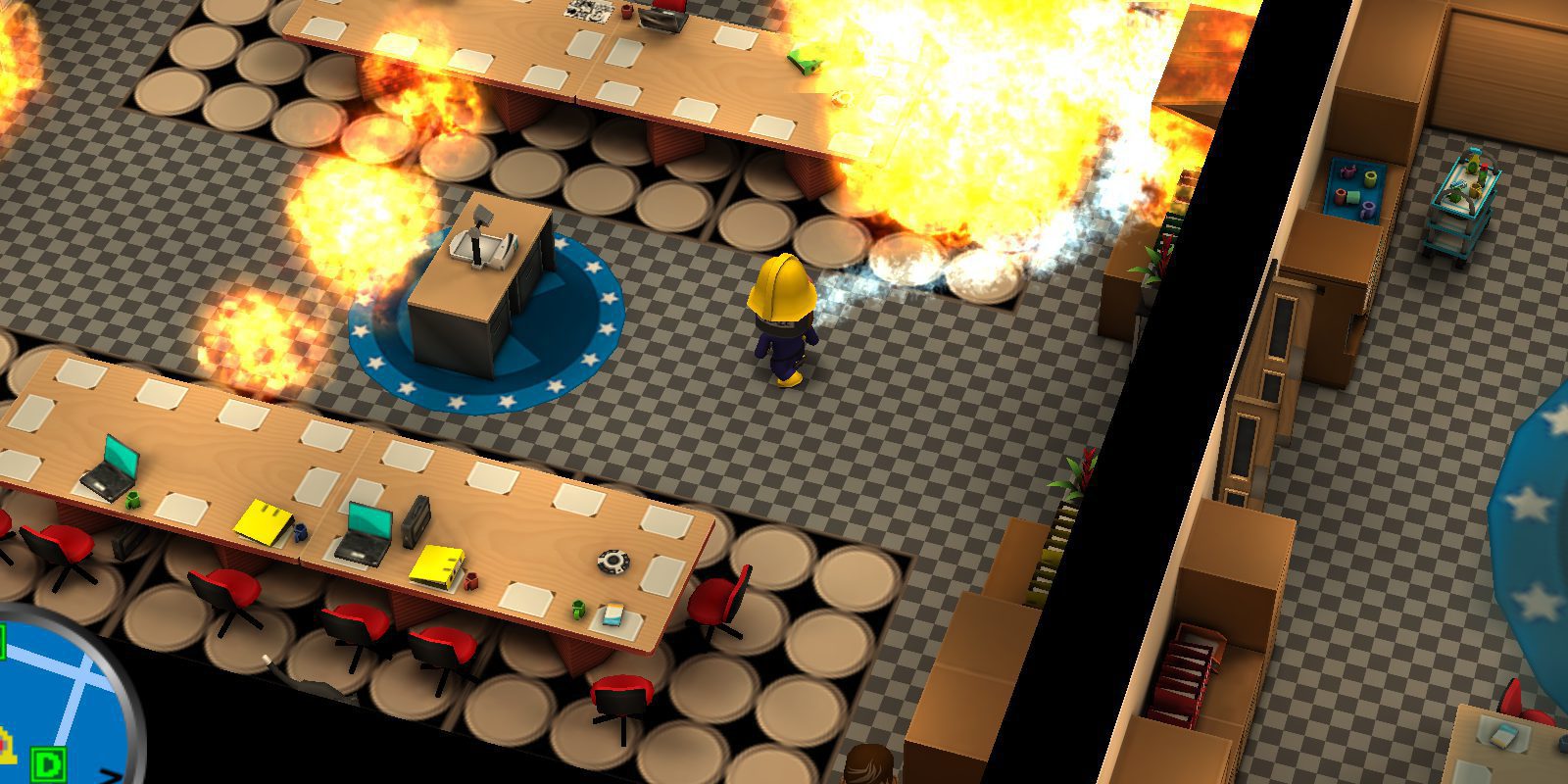Click the yellow helmet marker on the minimap
The image size is (1568, 784).
click(8, 747)
